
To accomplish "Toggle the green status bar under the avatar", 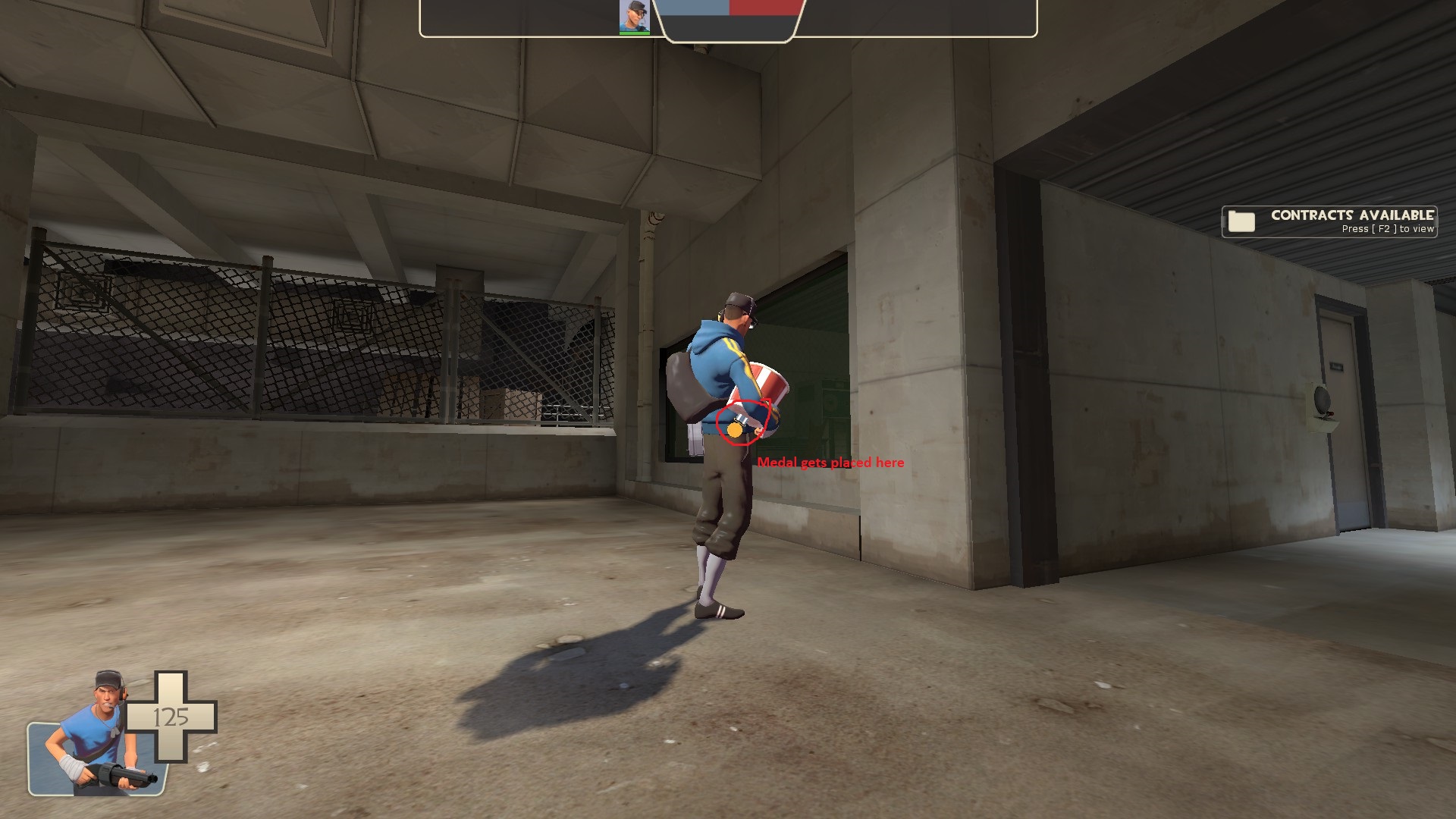I will (x=633, y=33).
